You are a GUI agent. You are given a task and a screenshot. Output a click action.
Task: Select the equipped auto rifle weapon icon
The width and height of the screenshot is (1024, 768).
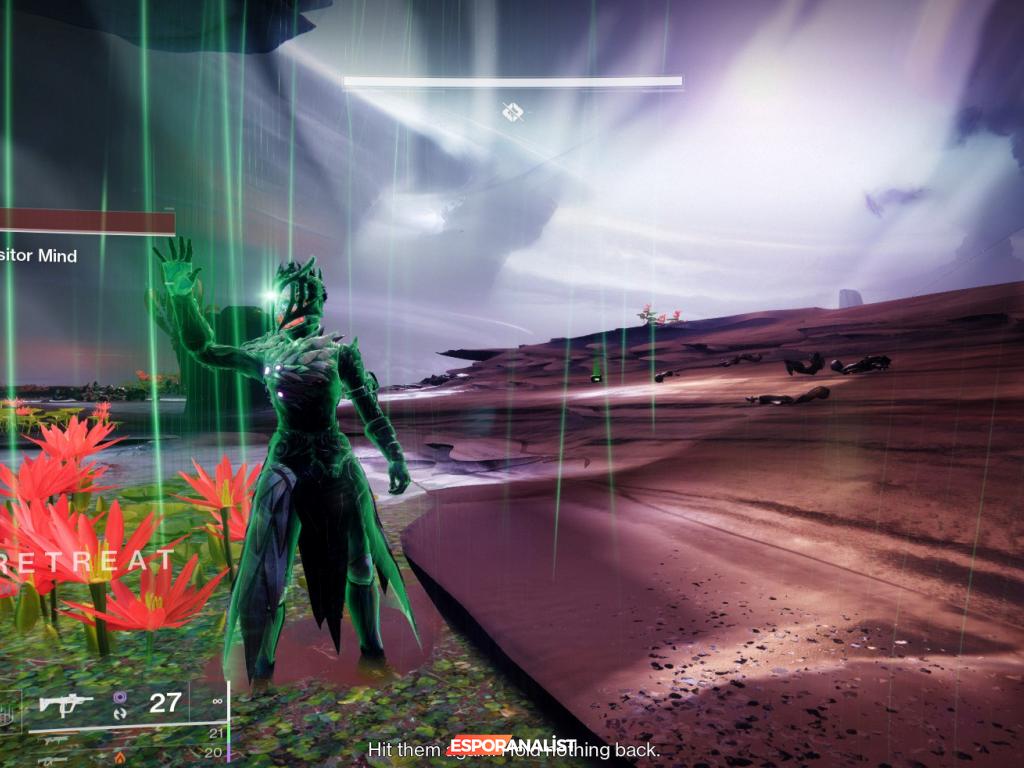[x=65, y=704]
